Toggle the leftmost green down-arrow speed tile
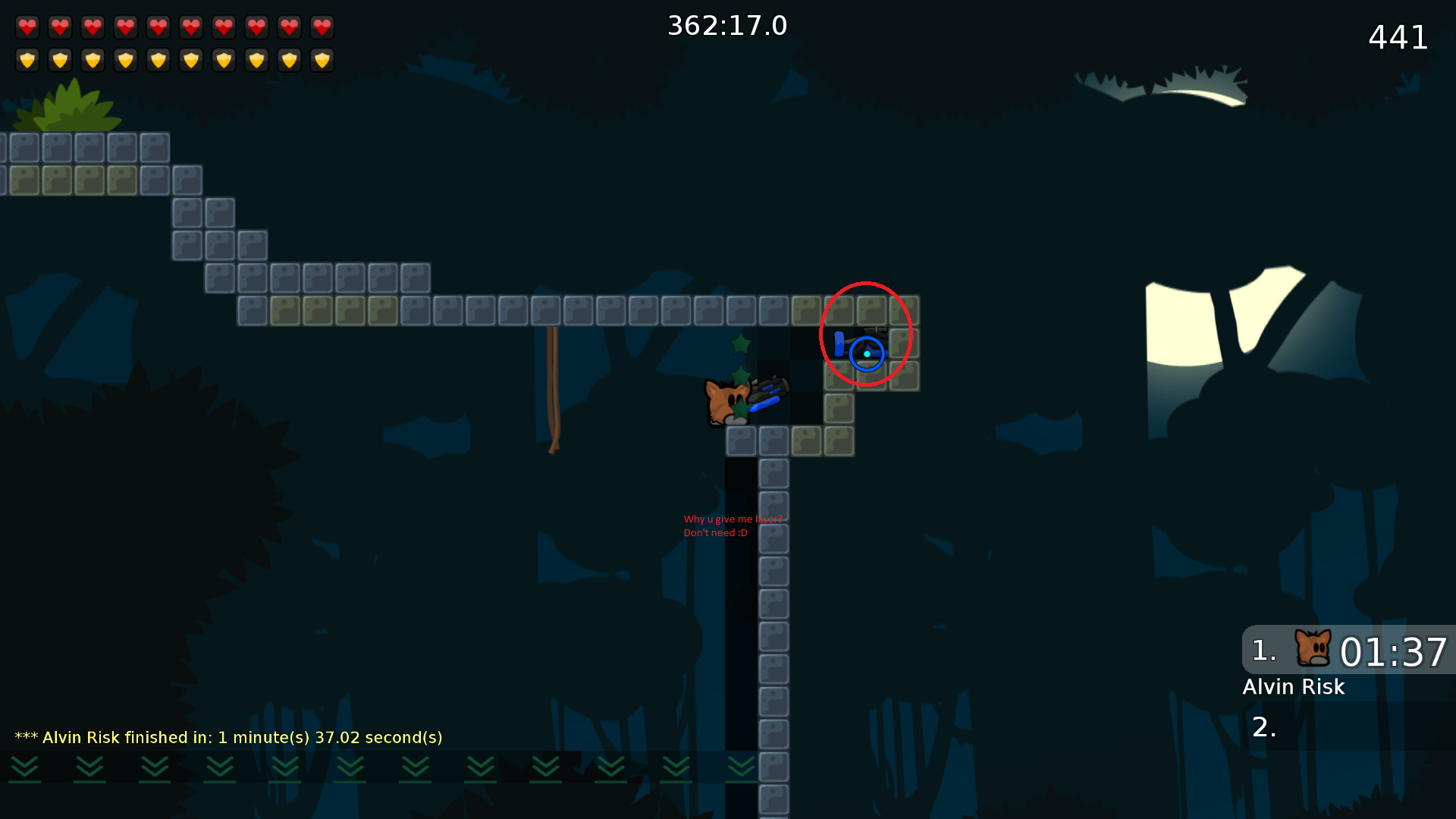This screenshot has height=819, width=1456. click(x=25, y=768)
